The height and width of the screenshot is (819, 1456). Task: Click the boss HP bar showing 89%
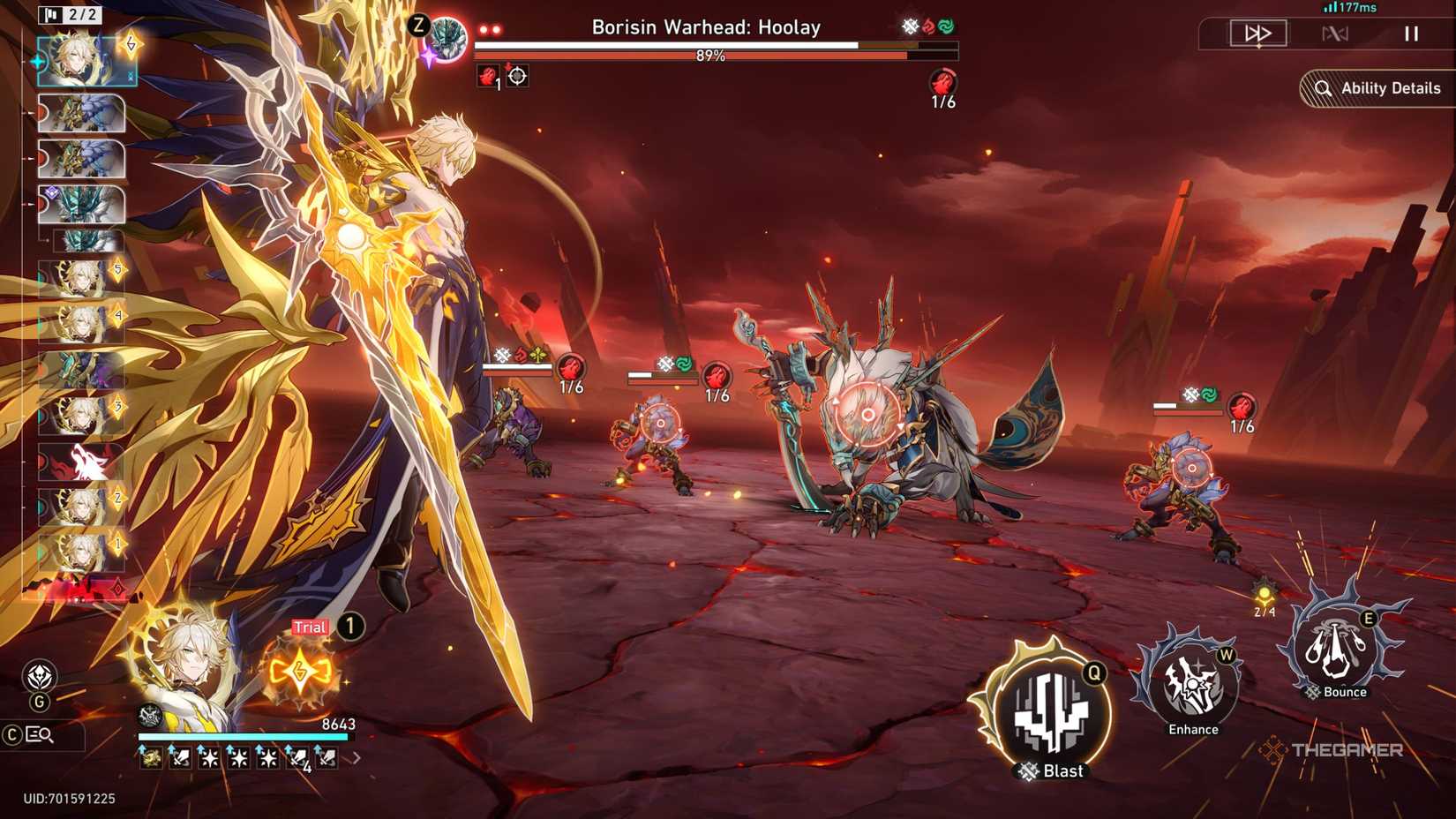710,55
